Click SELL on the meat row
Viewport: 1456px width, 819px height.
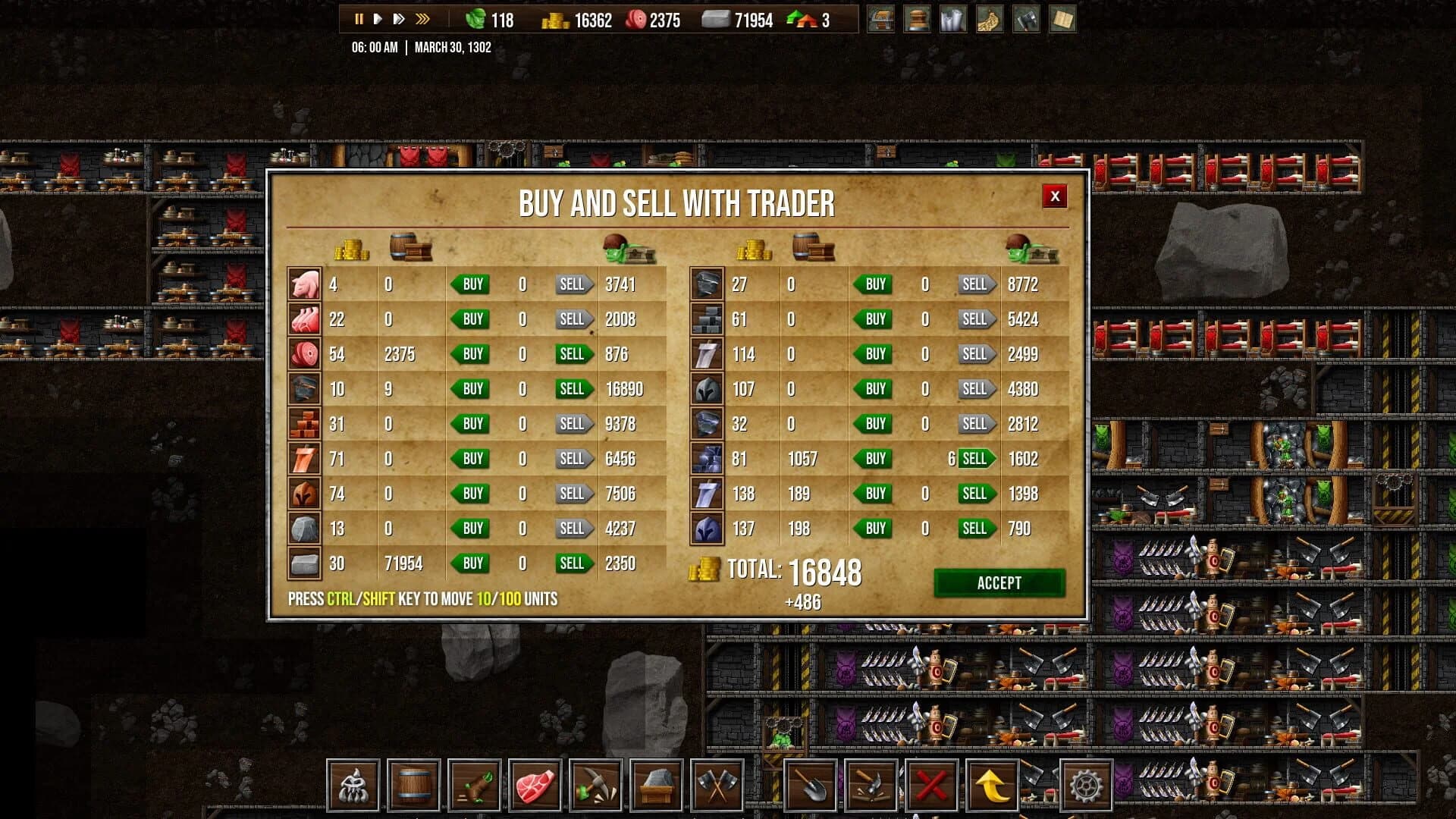573,353
